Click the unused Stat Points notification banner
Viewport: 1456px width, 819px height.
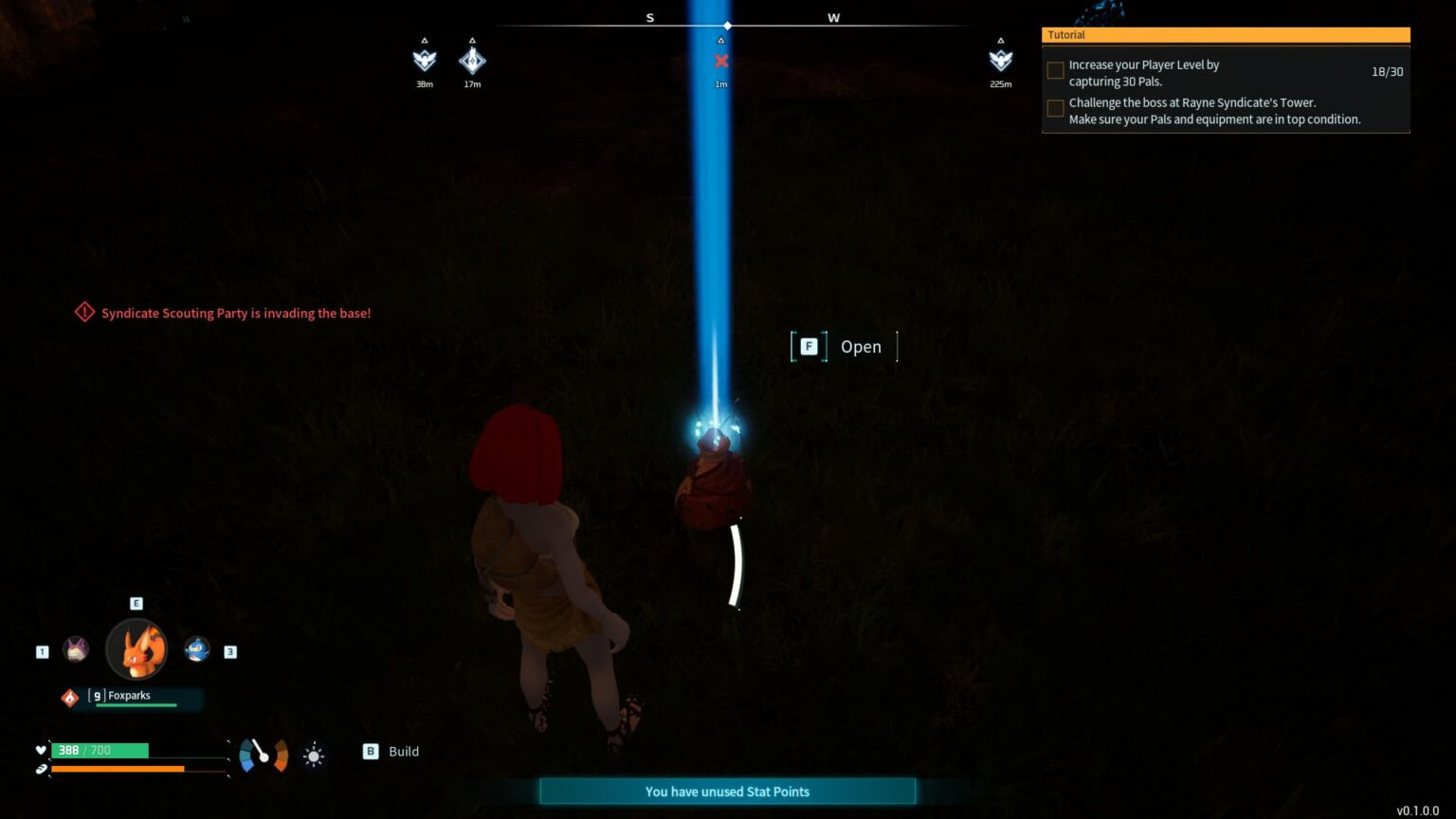click(727, 792)
